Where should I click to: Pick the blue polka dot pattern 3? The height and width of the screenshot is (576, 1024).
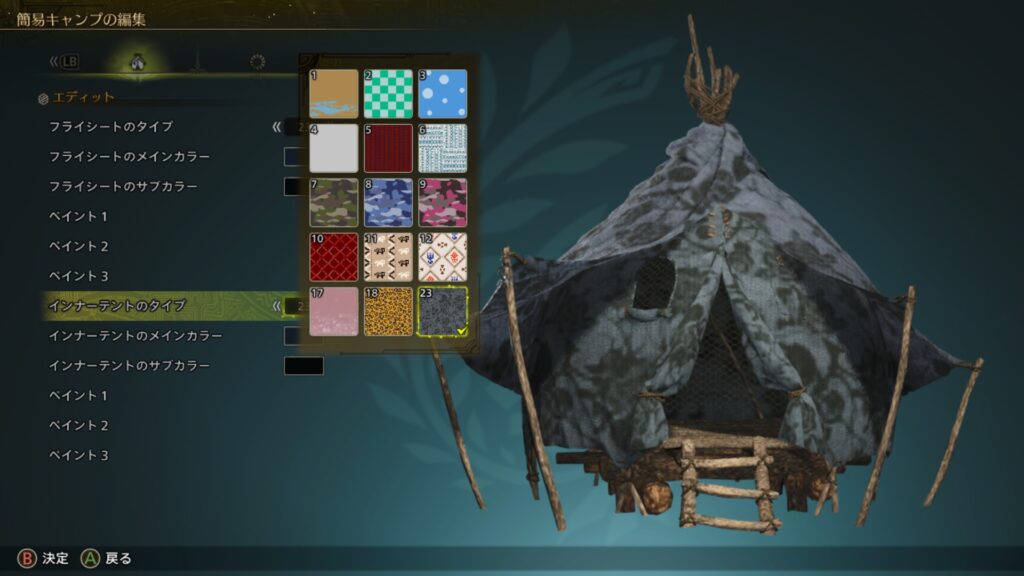[442, 94]
